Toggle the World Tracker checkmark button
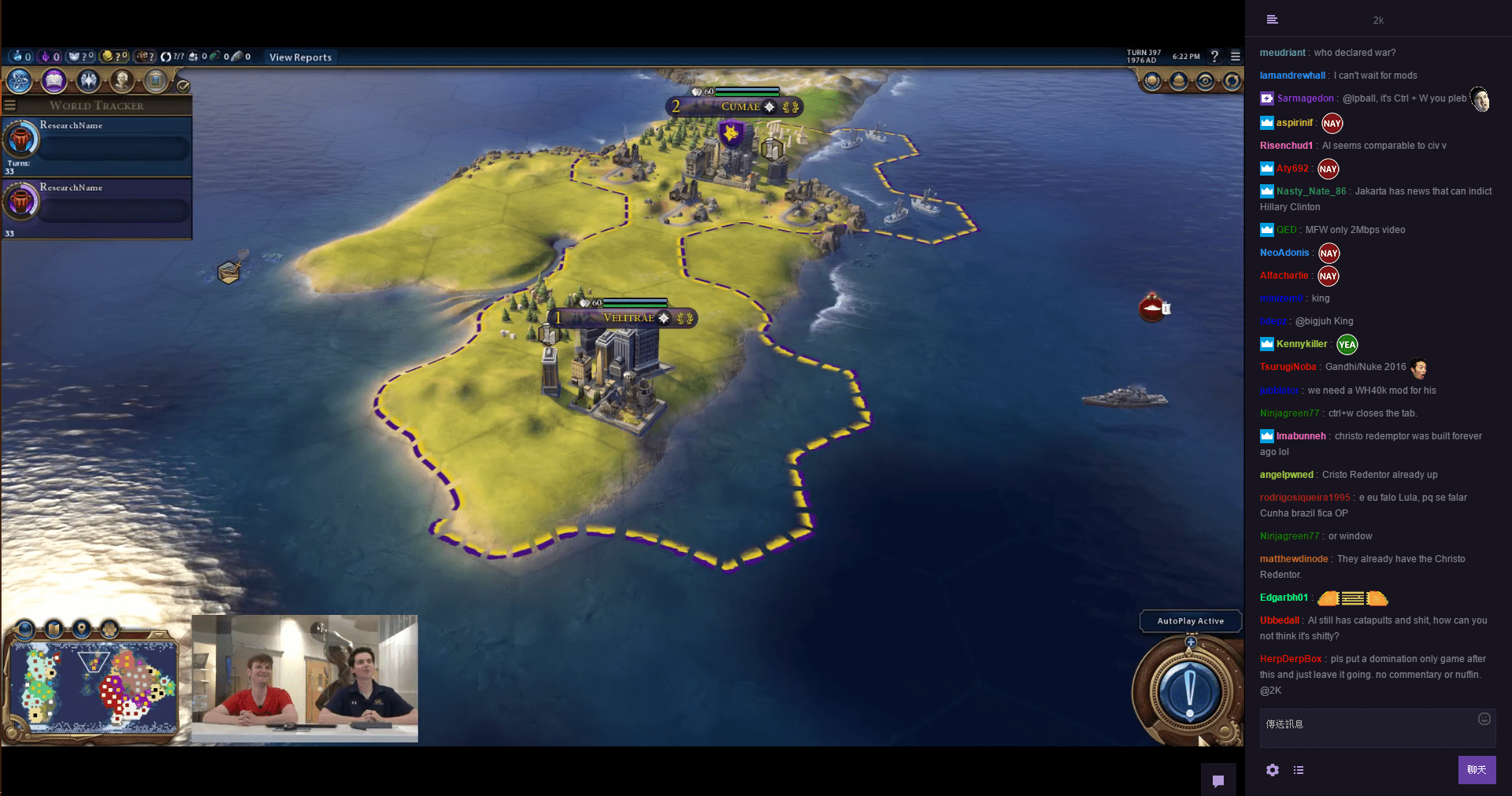Screen dimensions: 1512x796 point(183,86)
